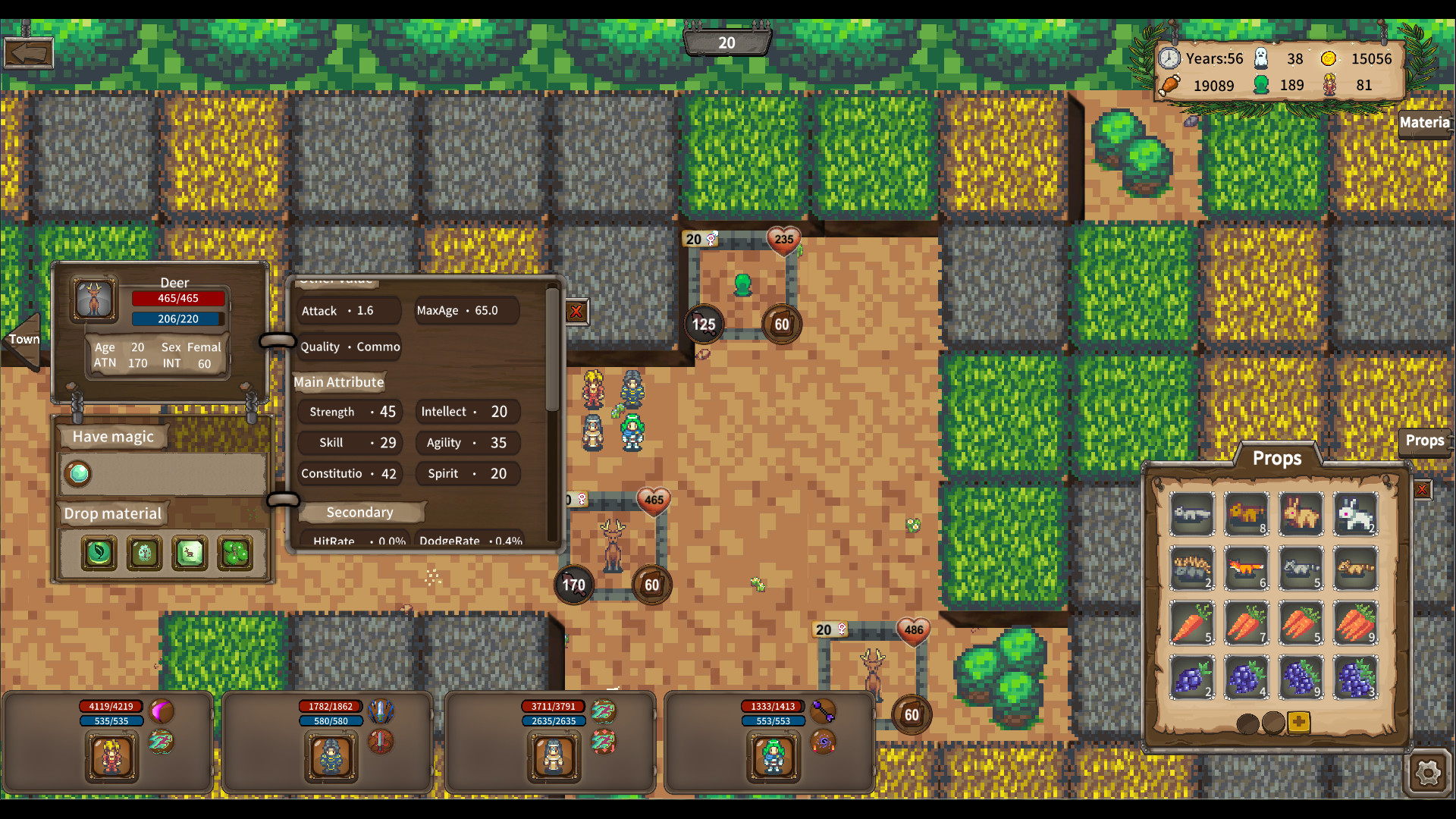The height and width of the screenshot is (819, 1456).
Task: Expand the Secondary stats section
Action: pyautogui.click(x=360, y=512)
